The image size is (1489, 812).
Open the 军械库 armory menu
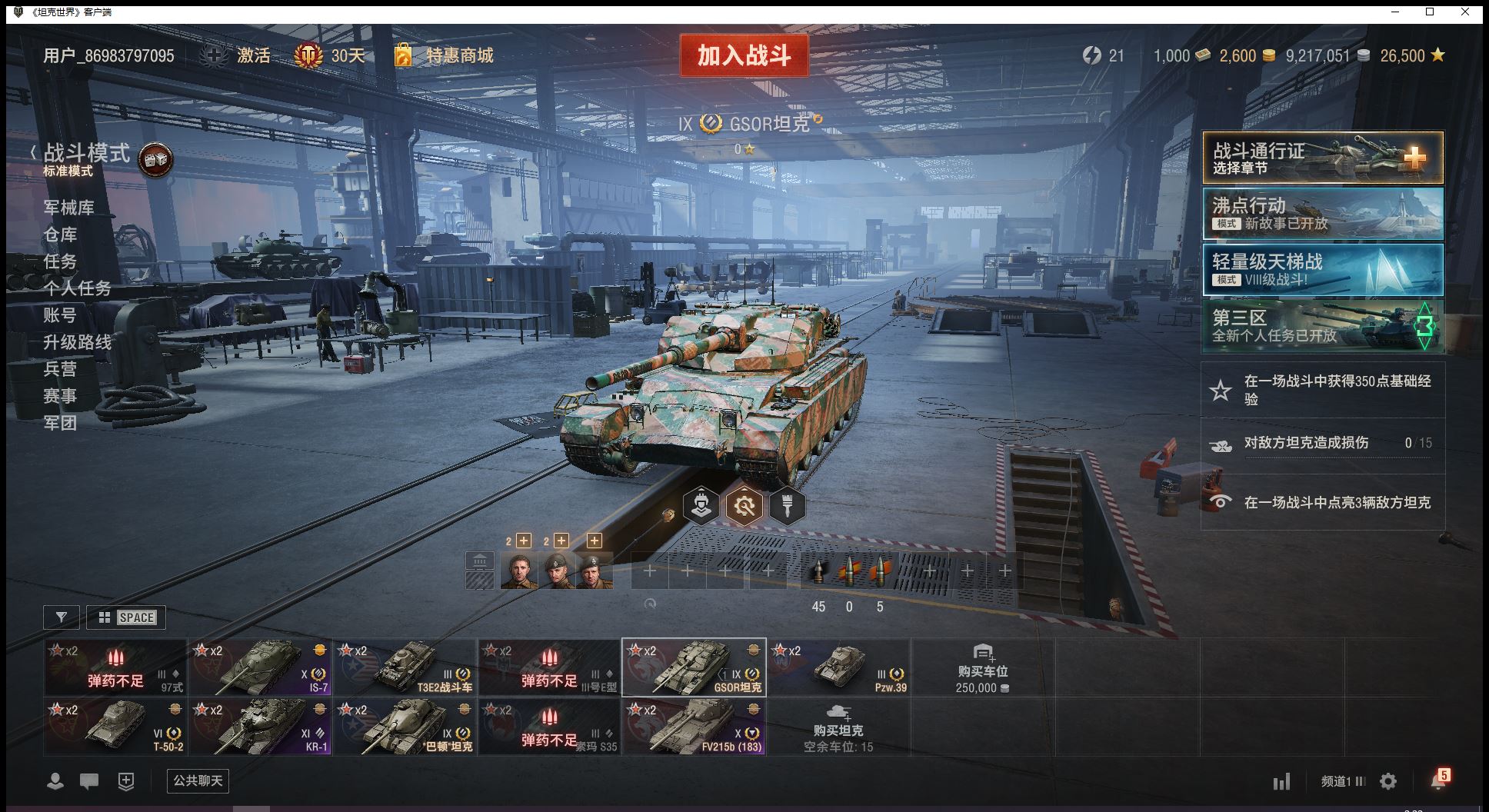click(x=68, y=208)
